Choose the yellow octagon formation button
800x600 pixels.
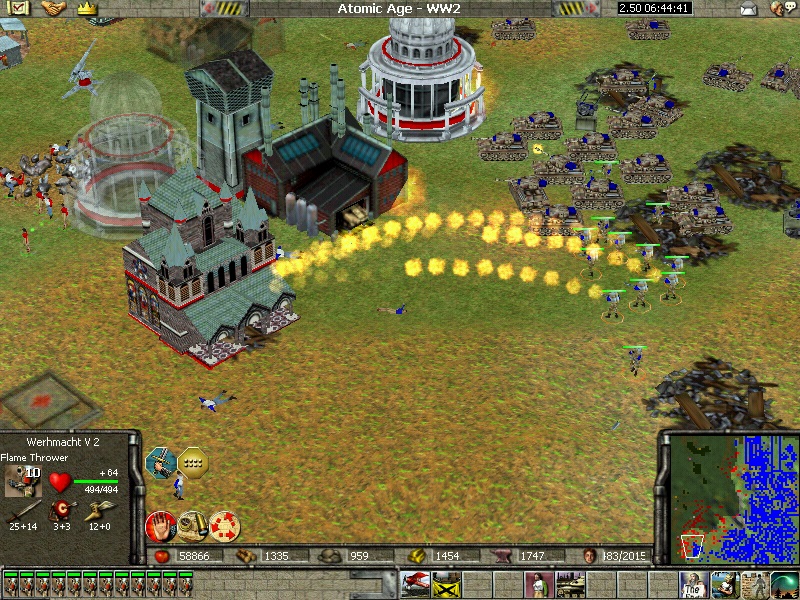pyautogui.click(x=191, y=462)
